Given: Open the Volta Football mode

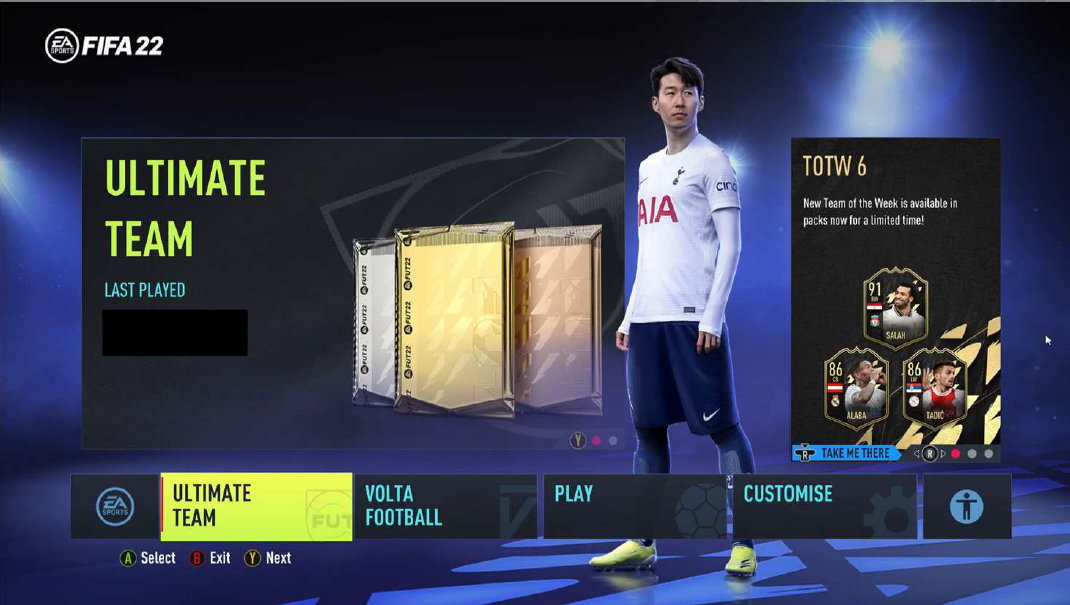Looking at the screenshot, I should [x=445, y=506].
